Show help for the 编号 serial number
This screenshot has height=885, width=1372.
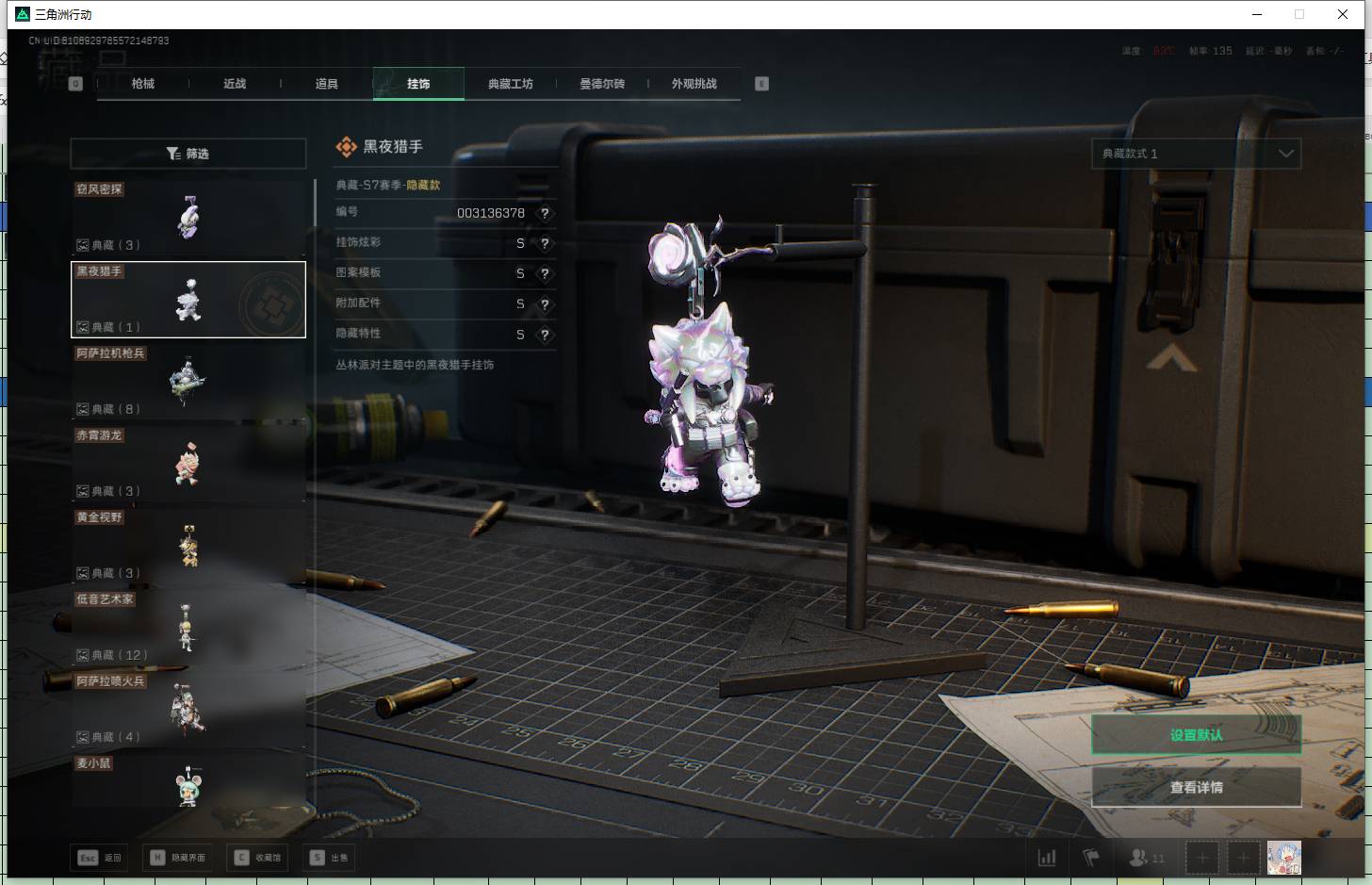[545, 213]
